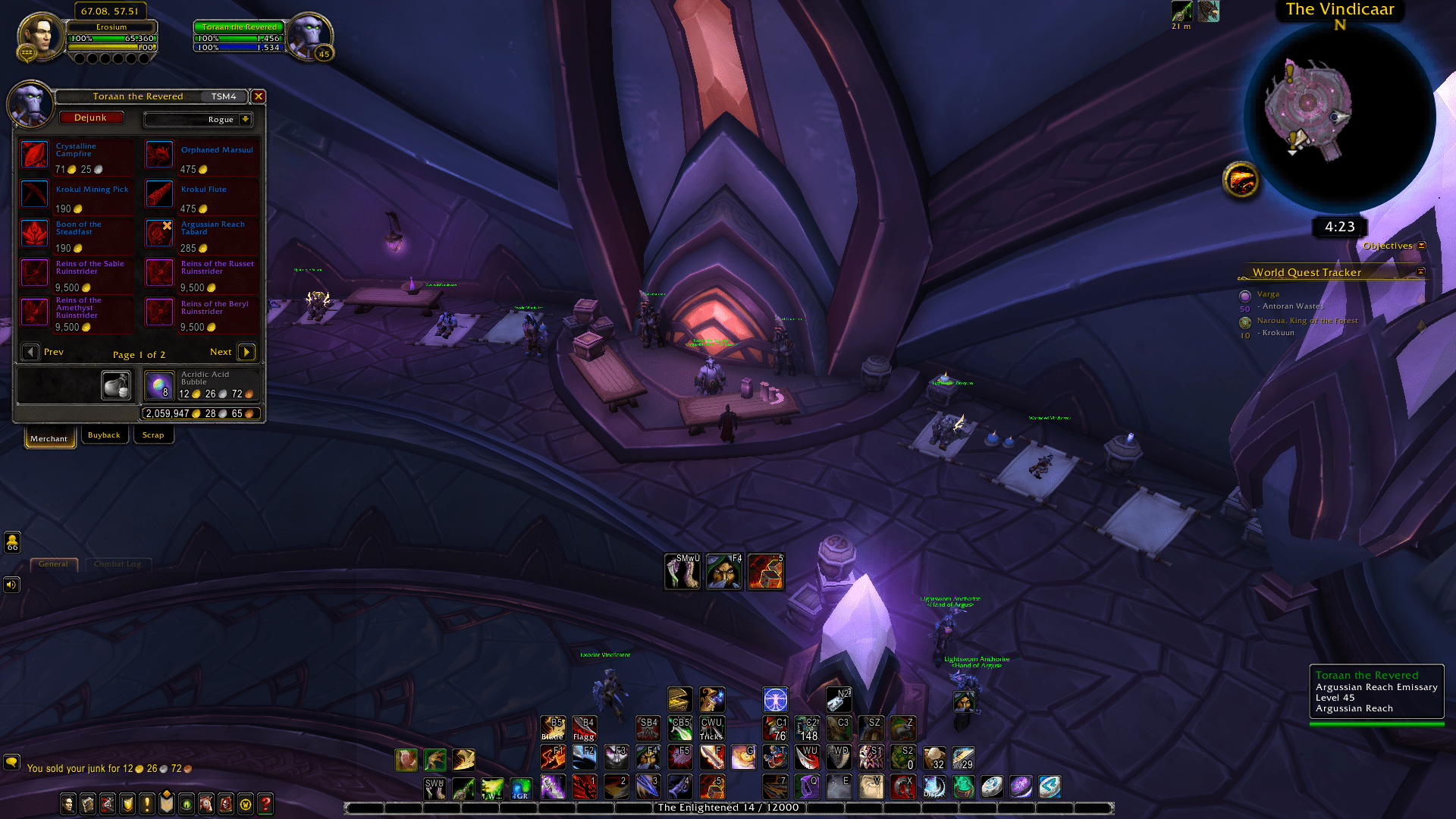Screen dimensions: 1456x819
Task: Mute game audio with the speaker icon
Action: click(x=11, y=584)
